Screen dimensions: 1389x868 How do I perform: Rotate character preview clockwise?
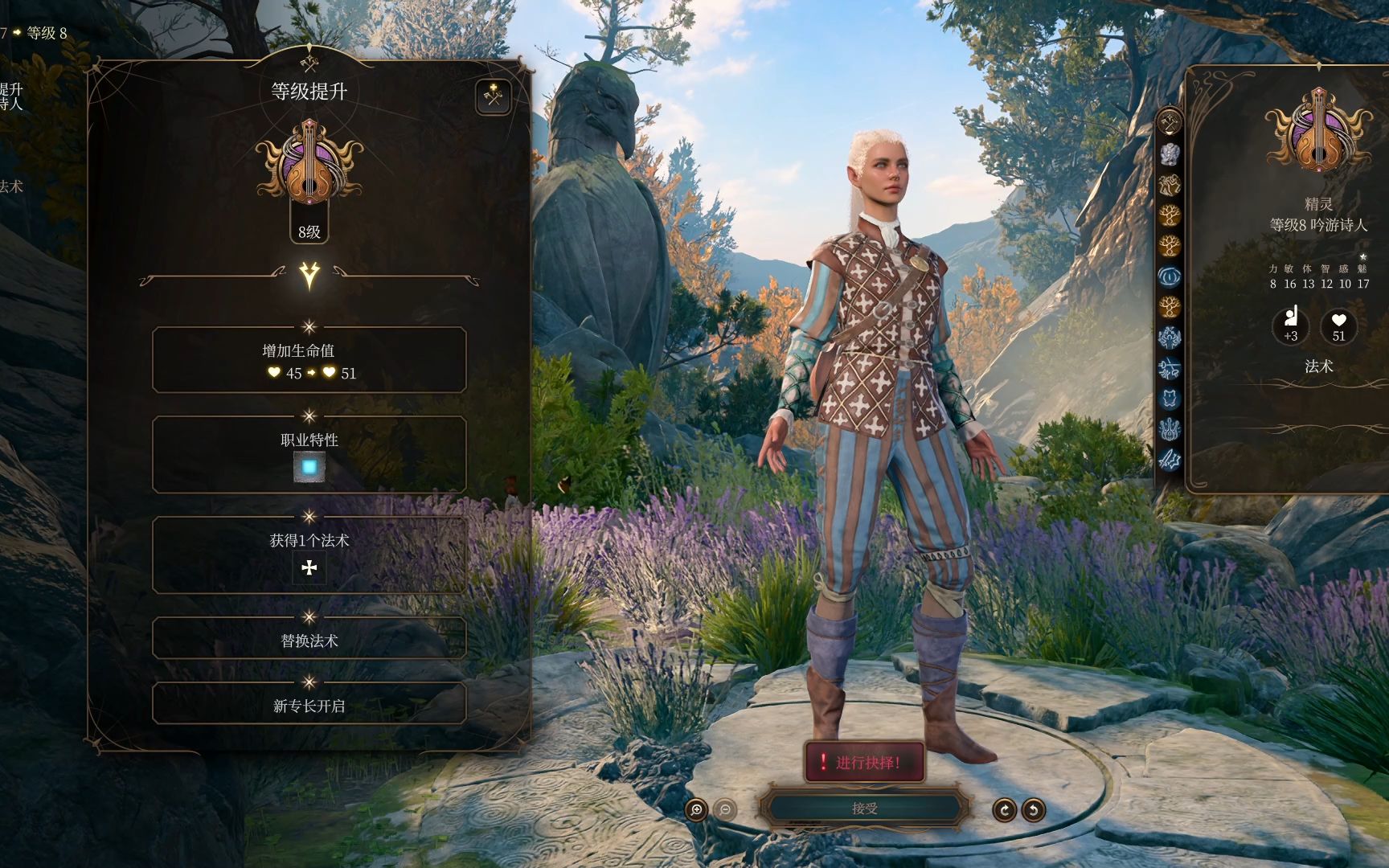click(1004, 809)
